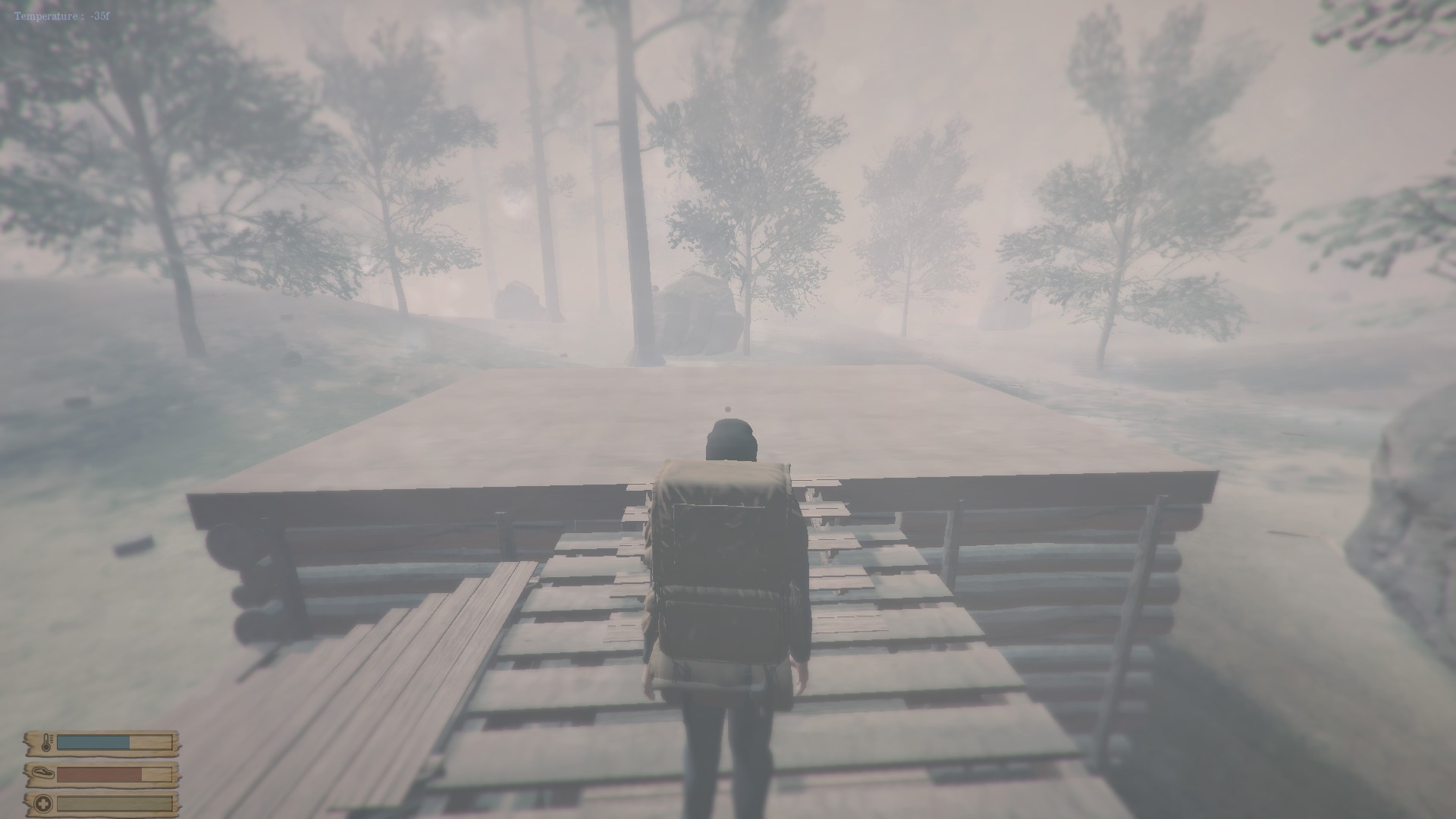Click the thermometer bulb at the bottom-left HUD
This screenshot has width=1456, height=819.
pos(46,748)
